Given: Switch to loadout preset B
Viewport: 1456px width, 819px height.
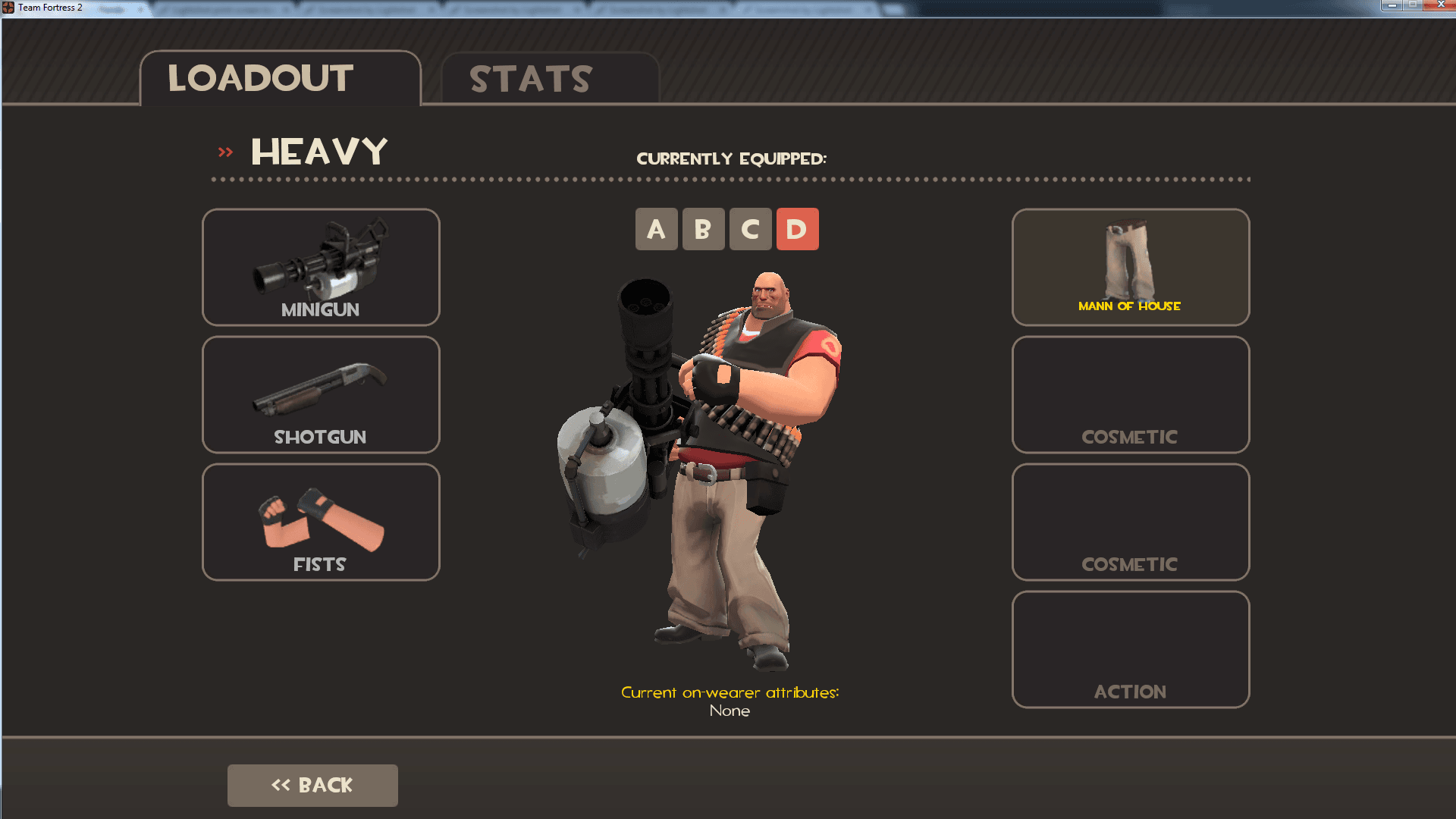Looking at the screenshot, I should [x=704, y=229].
